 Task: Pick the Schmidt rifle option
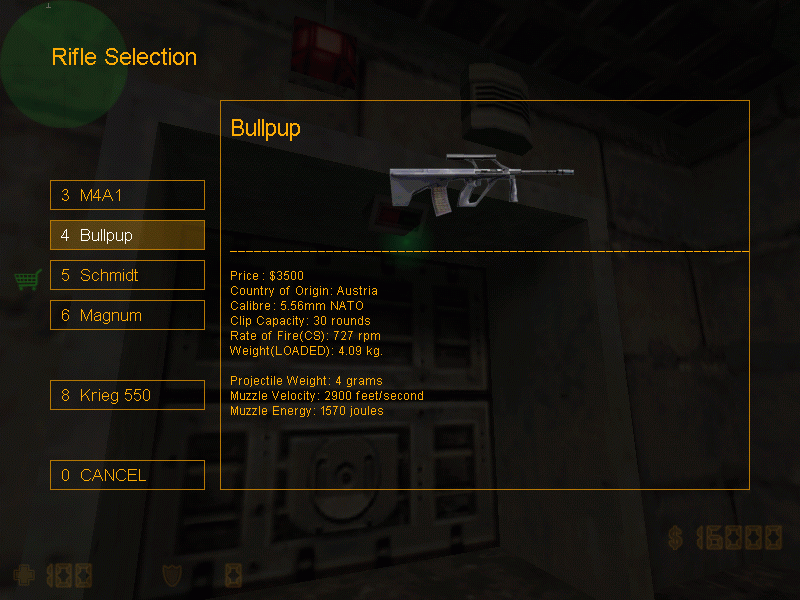[x=127, y=275]
